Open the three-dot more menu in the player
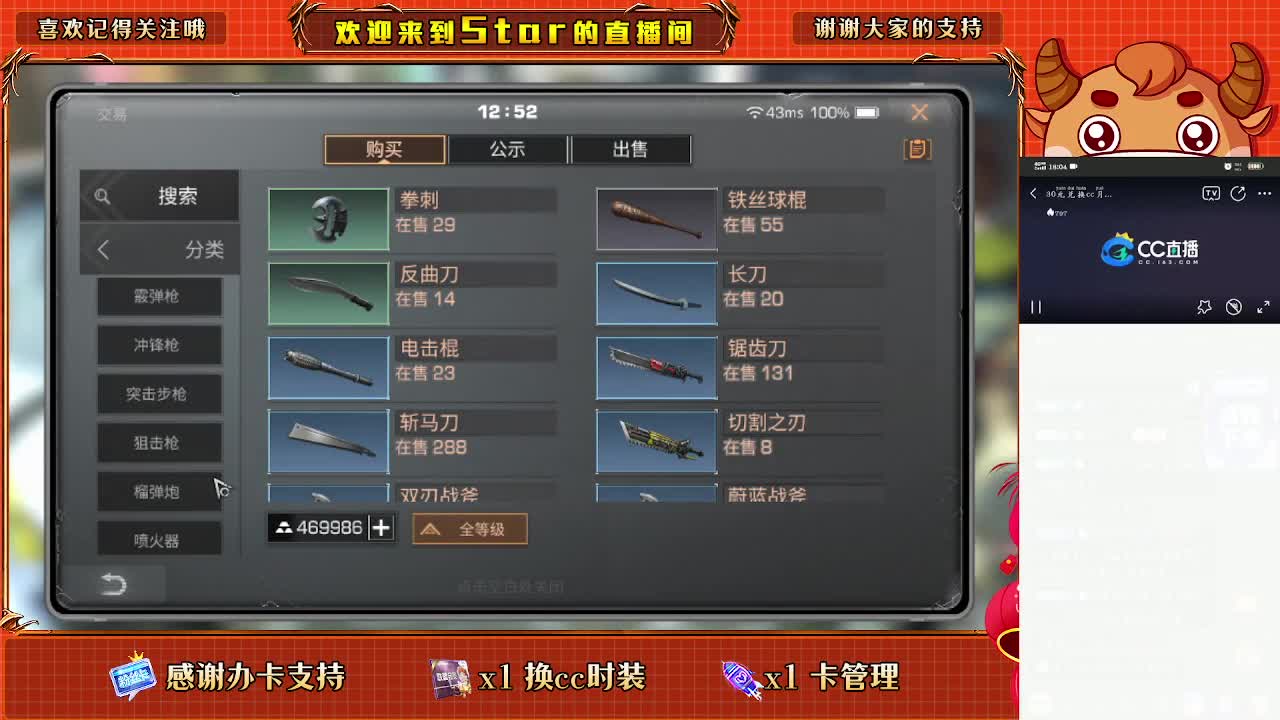 [x=1264, y=193]
